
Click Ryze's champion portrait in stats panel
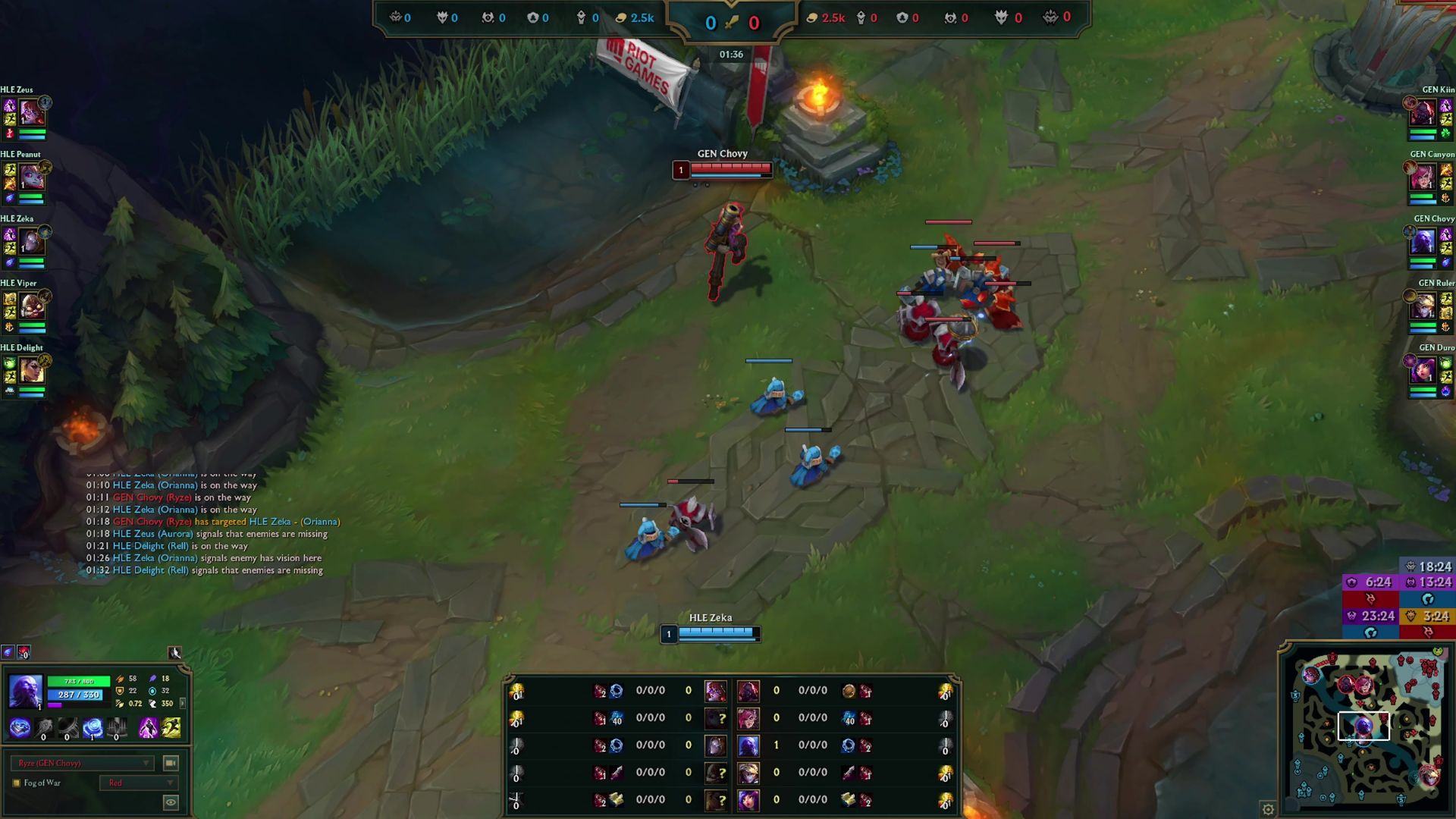25,691
